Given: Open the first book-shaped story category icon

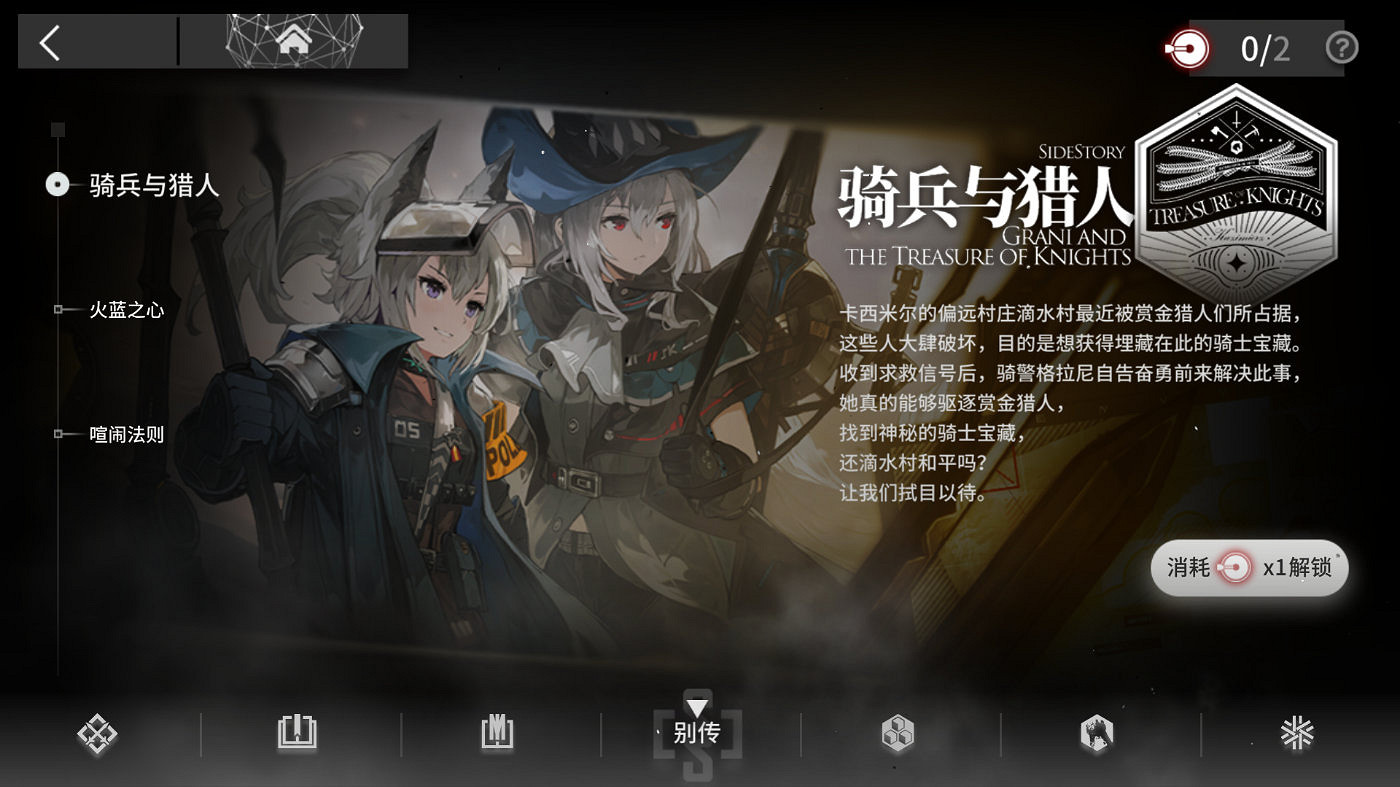Looking at the screenshot, I should coord(297,733).
